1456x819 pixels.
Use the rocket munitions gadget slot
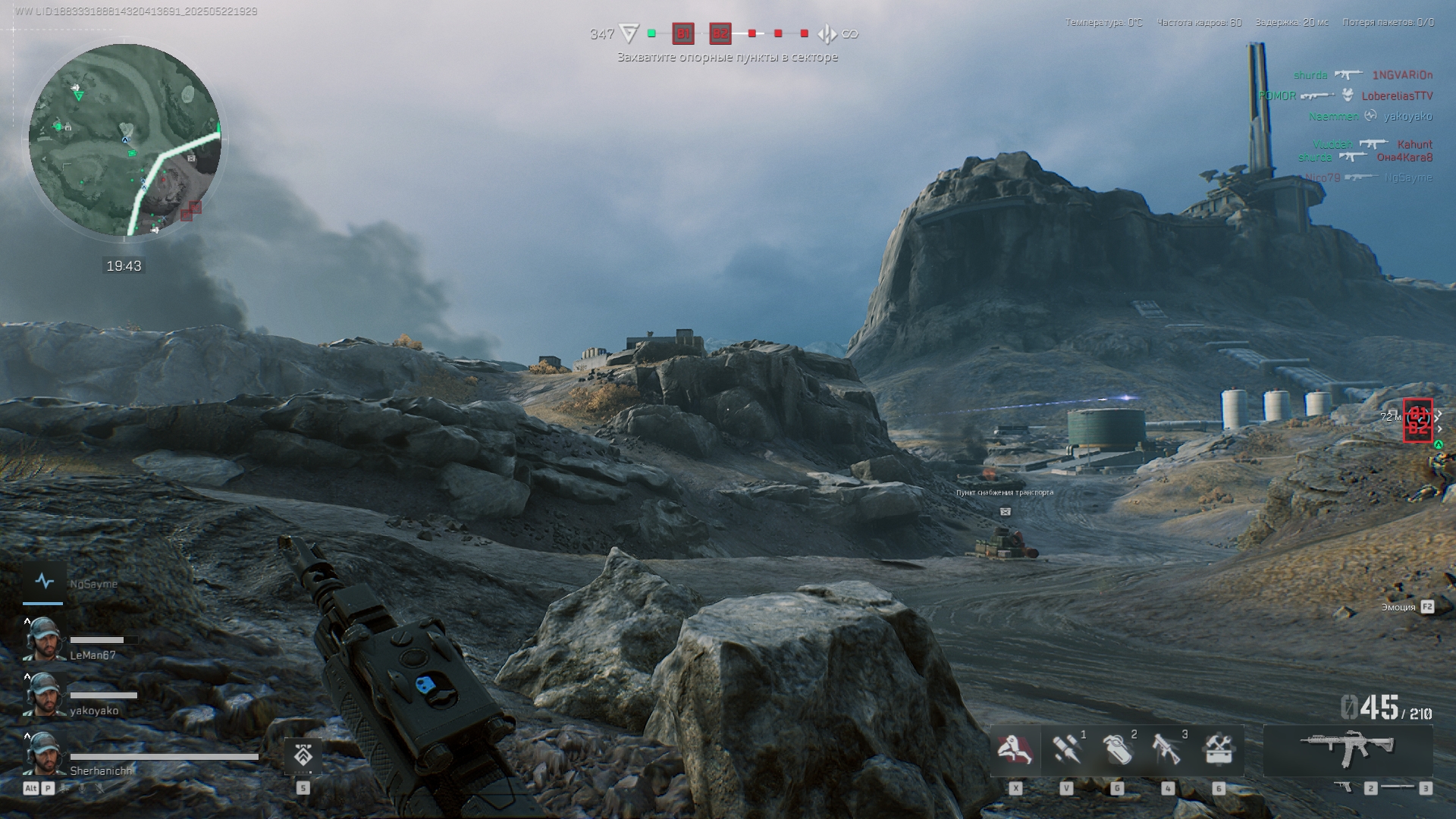coord(1065,750)
